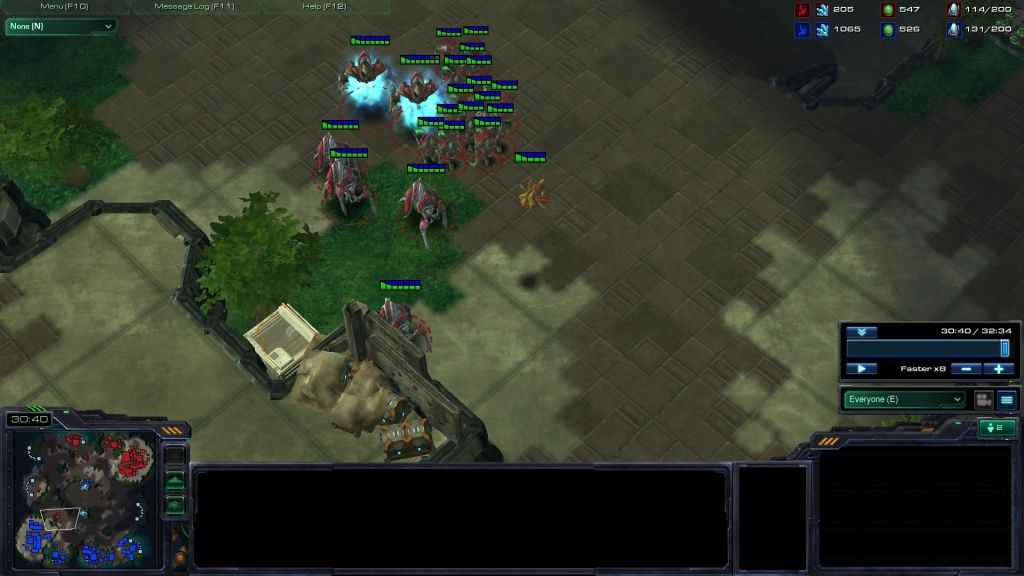Click the green idle worker count button

click(x=997, y=428)
